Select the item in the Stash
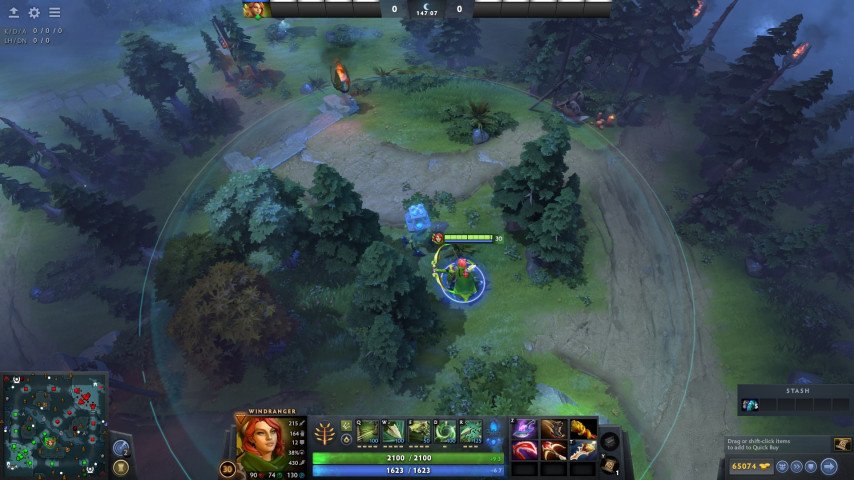 (750, 405)
